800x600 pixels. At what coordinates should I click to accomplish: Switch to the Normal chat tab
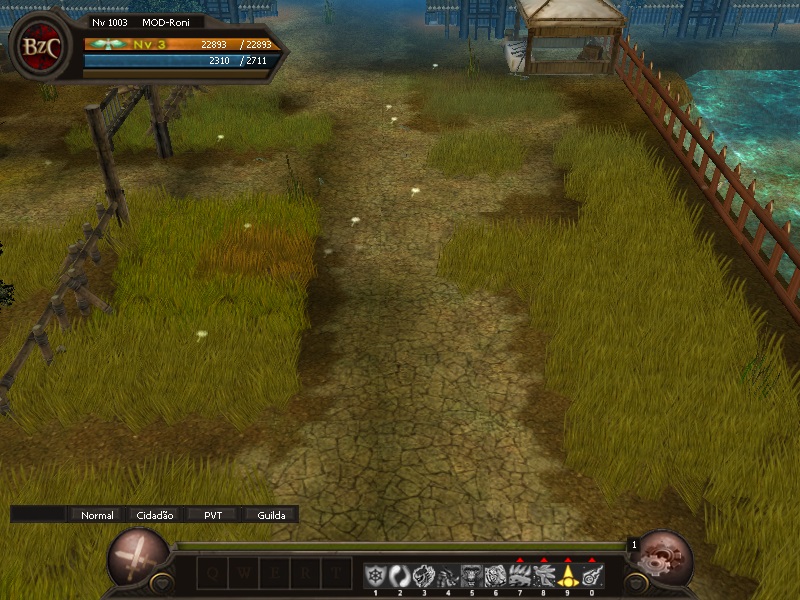coord(97,515)
